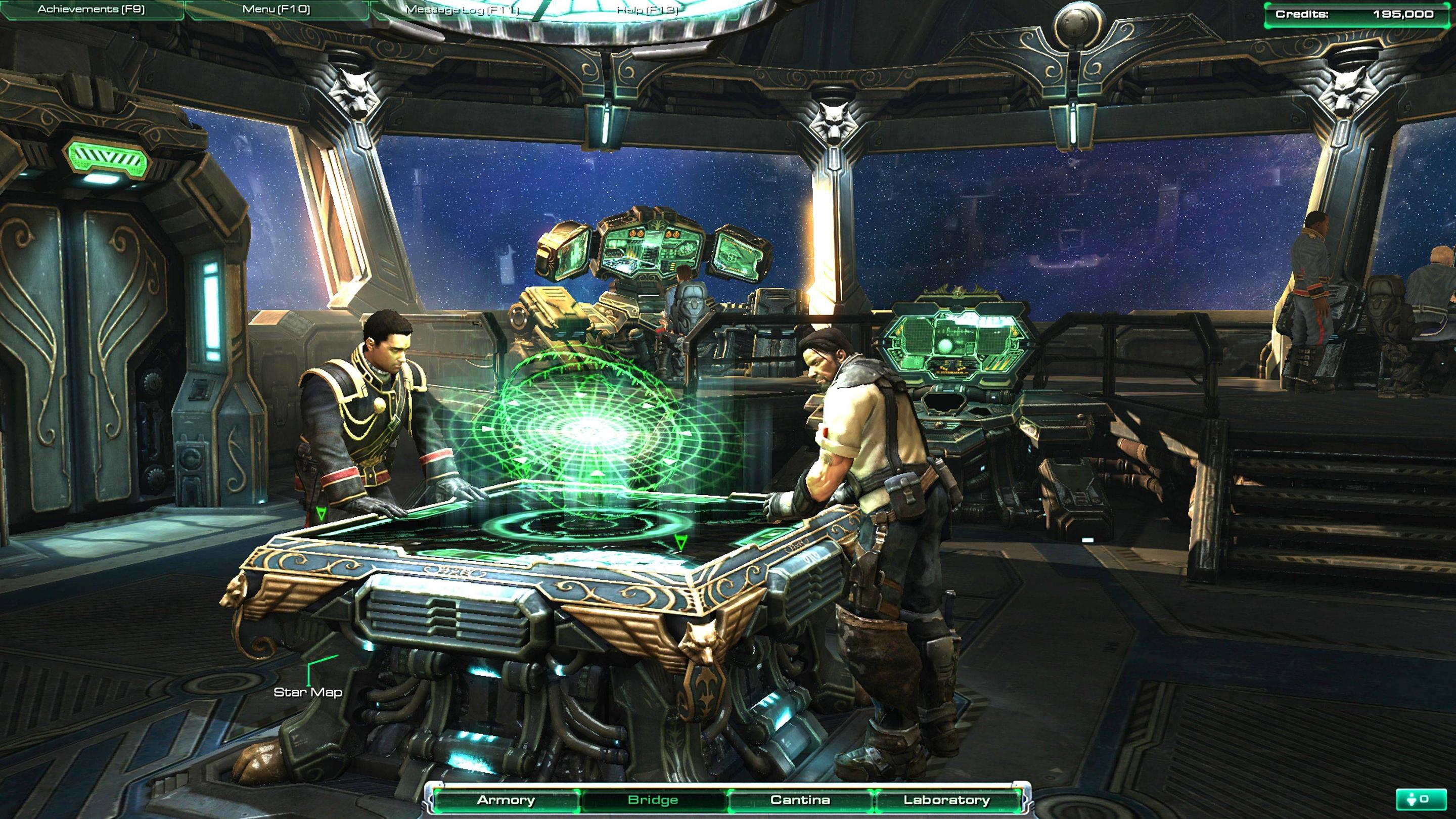Show the Message Log

point(462,10)
